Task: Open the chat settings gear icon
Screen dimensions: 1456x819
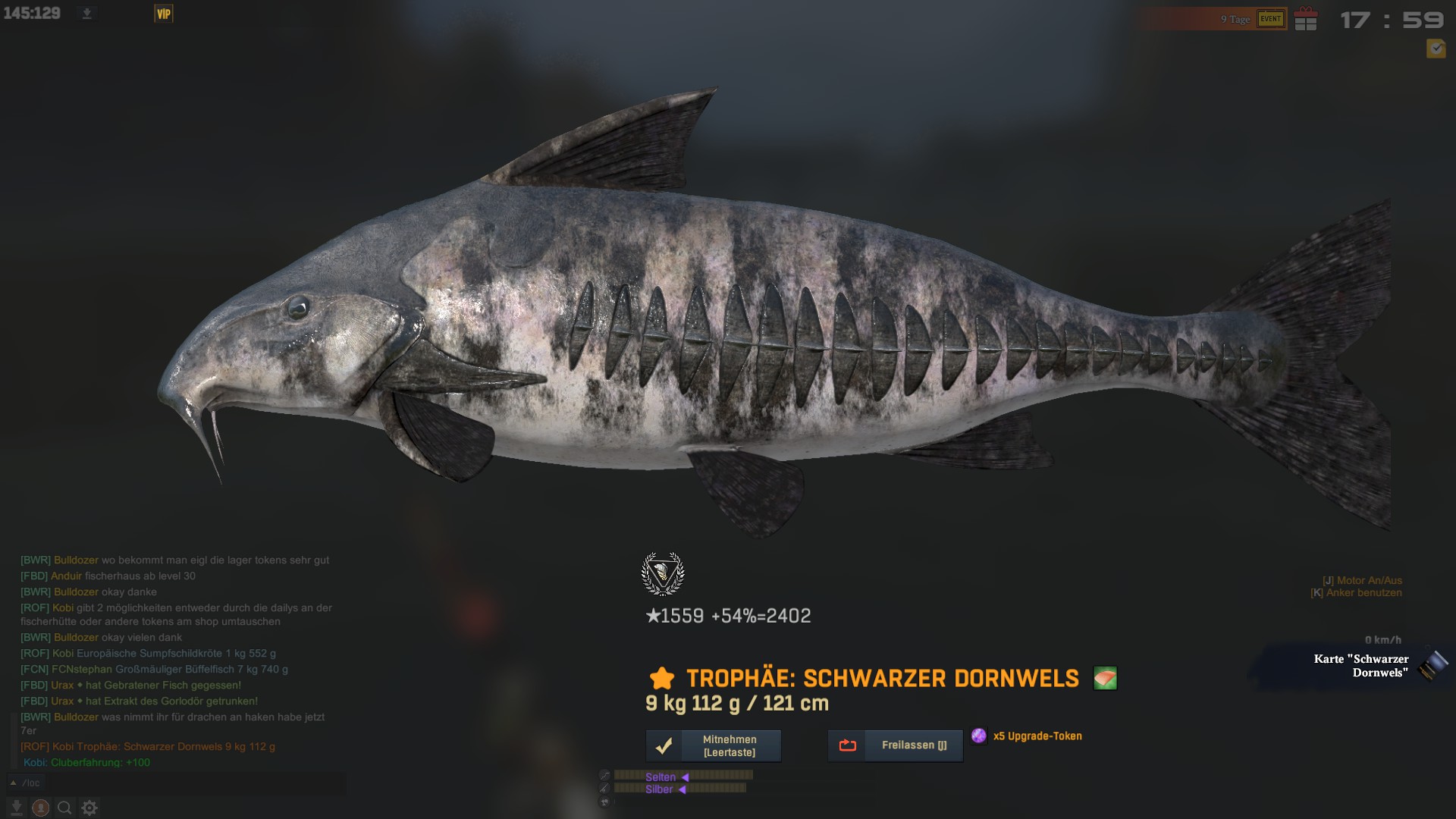Action: coord(89,808)
